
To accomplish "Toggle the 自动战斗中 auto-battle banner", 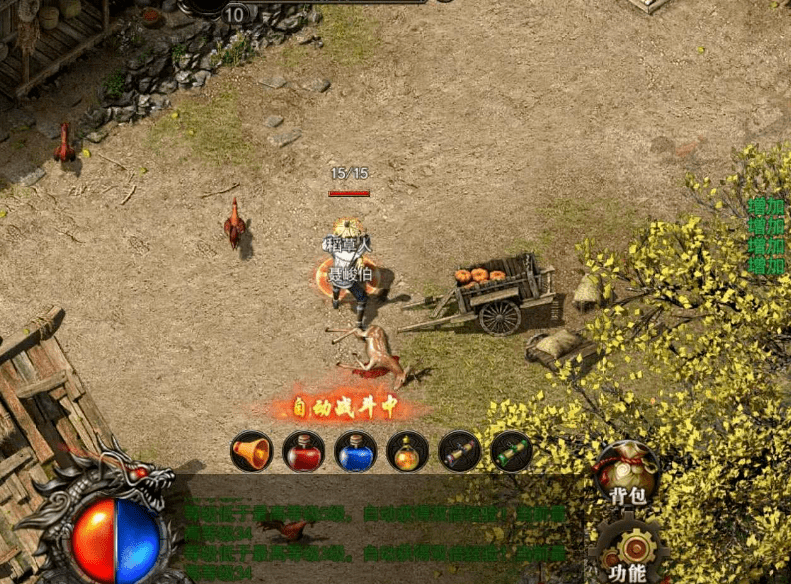I will (x=345, y=406).
